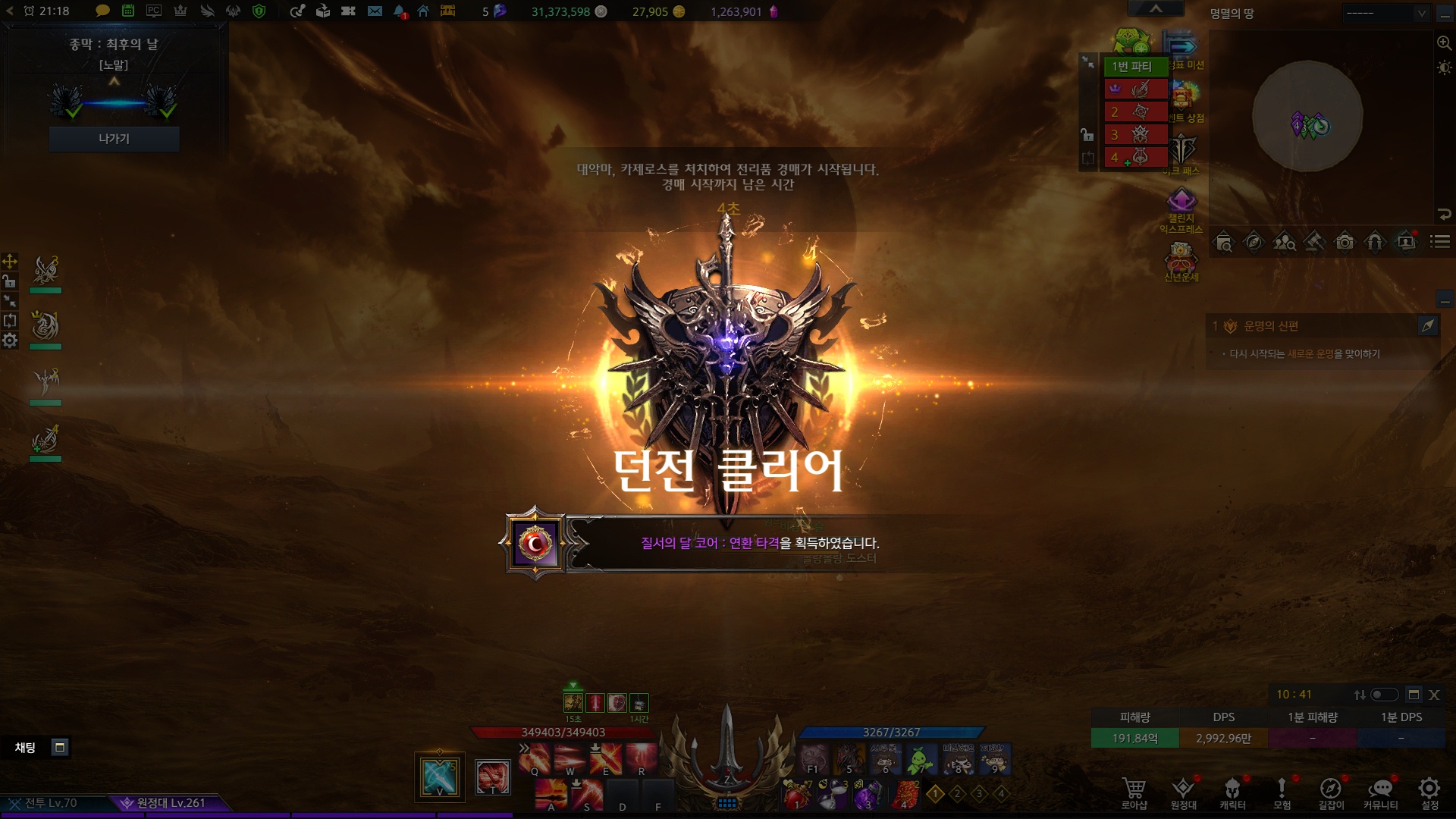Image resolution: width=1456 pixels, height=819 pixels.
Task: Open the 설정 settings gear
Action: point(1429,792)
